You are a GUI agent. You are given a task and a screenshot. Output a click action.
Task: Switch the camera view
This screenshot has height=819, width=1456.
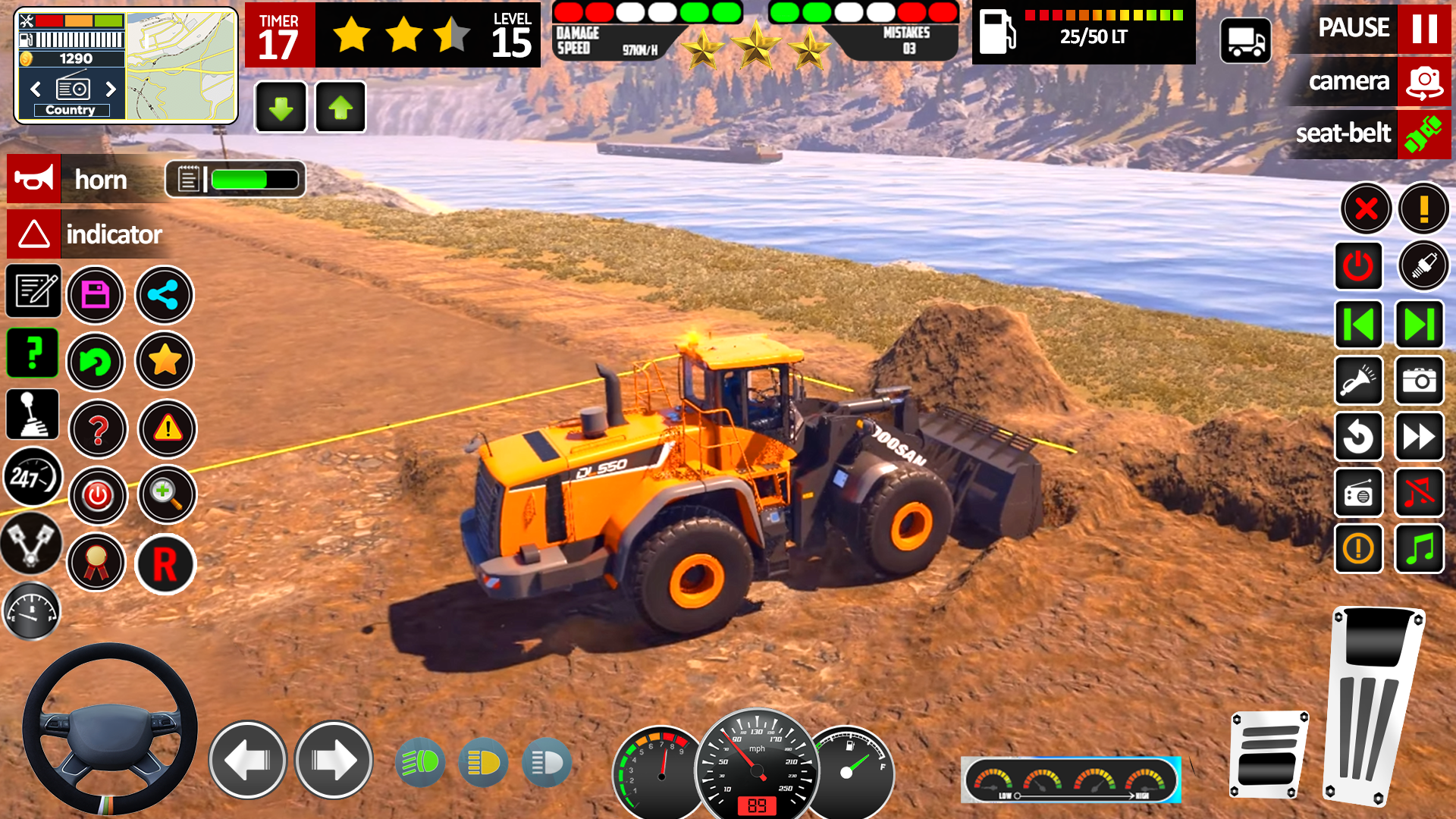click(1424, 81)
